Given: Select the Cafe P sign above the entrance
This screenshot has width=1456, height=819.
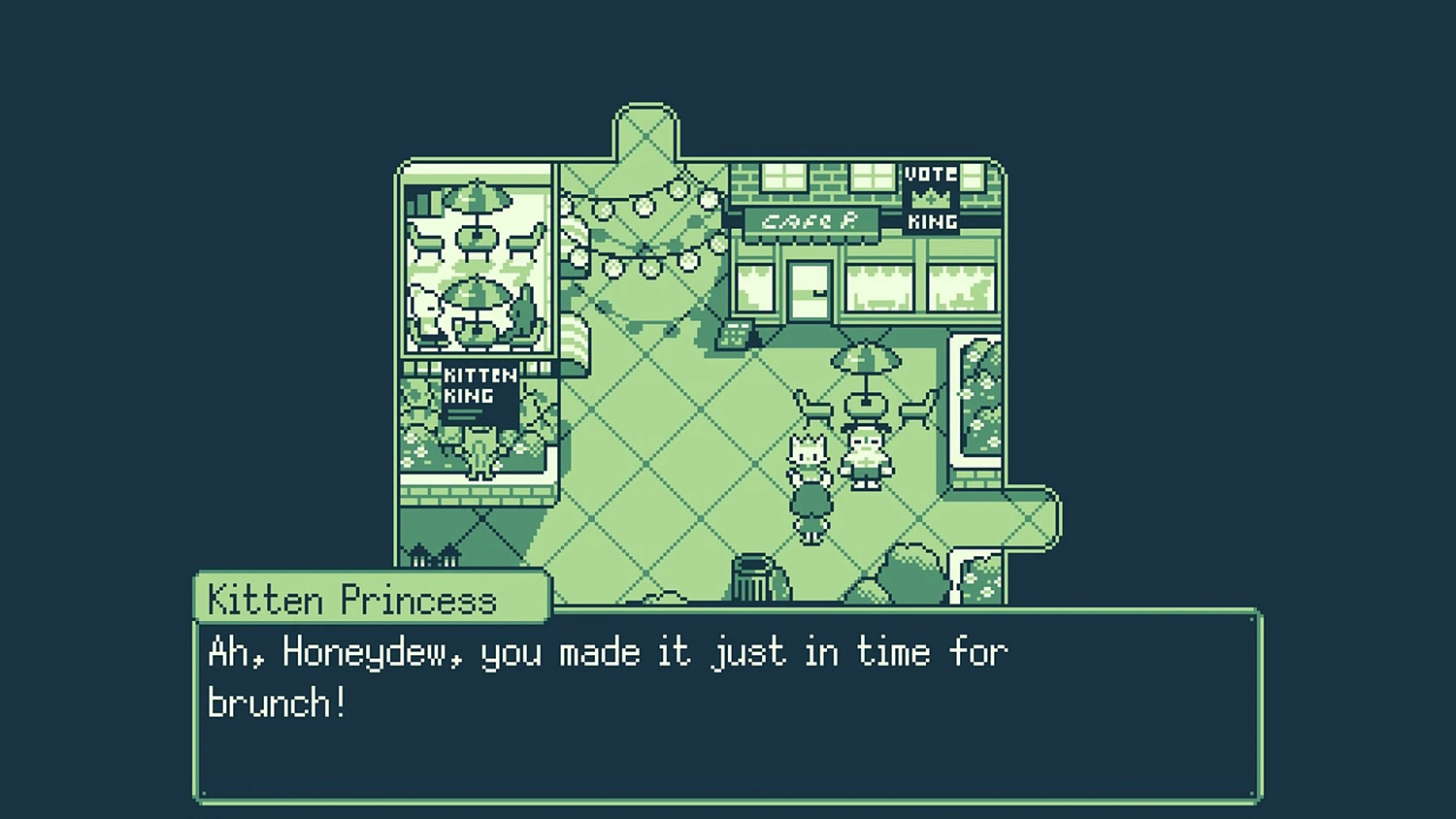Looking at the screenshot, I should coord(811,219).
